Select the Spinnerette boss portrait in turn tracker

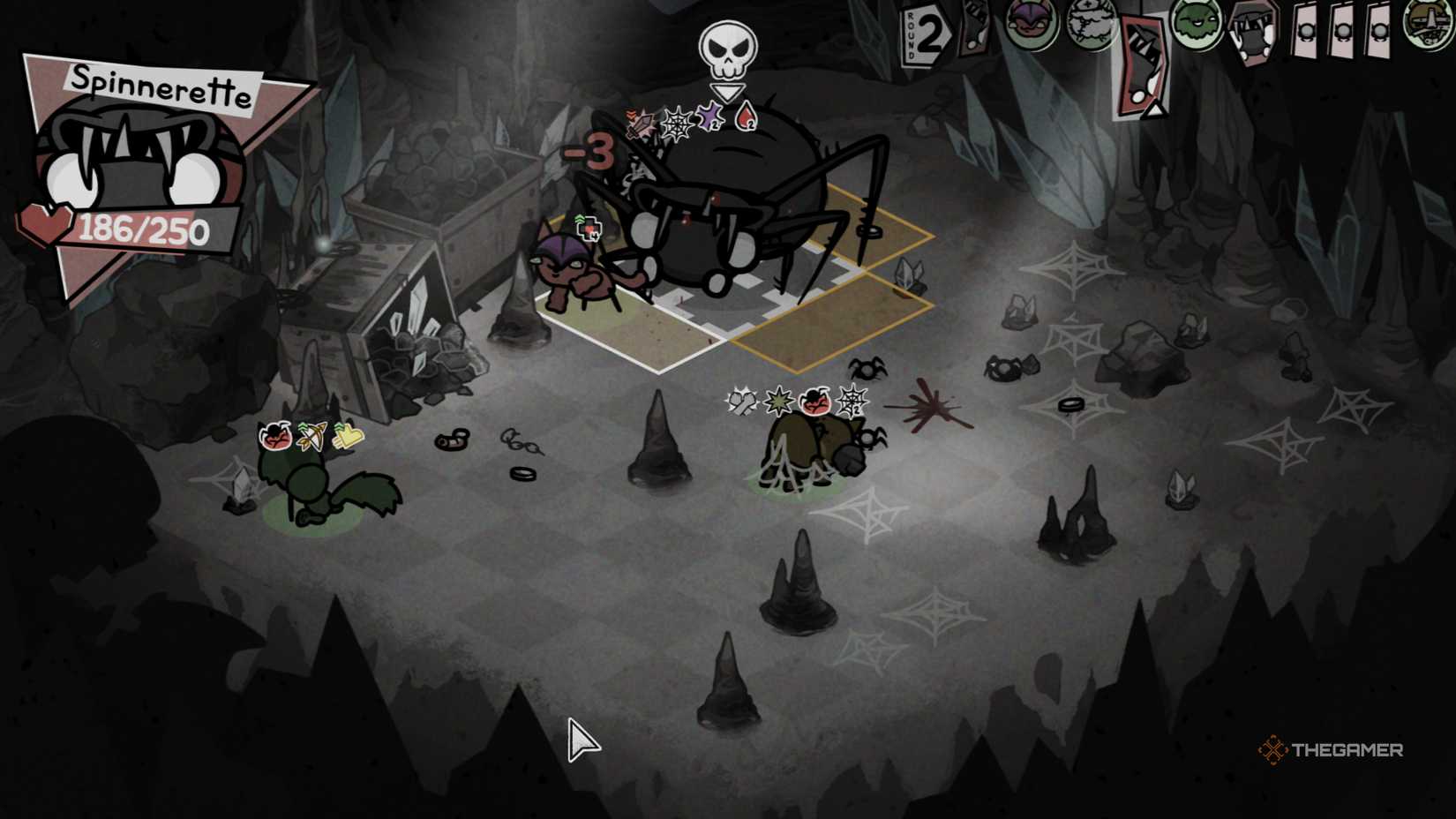coord(1250,34)
